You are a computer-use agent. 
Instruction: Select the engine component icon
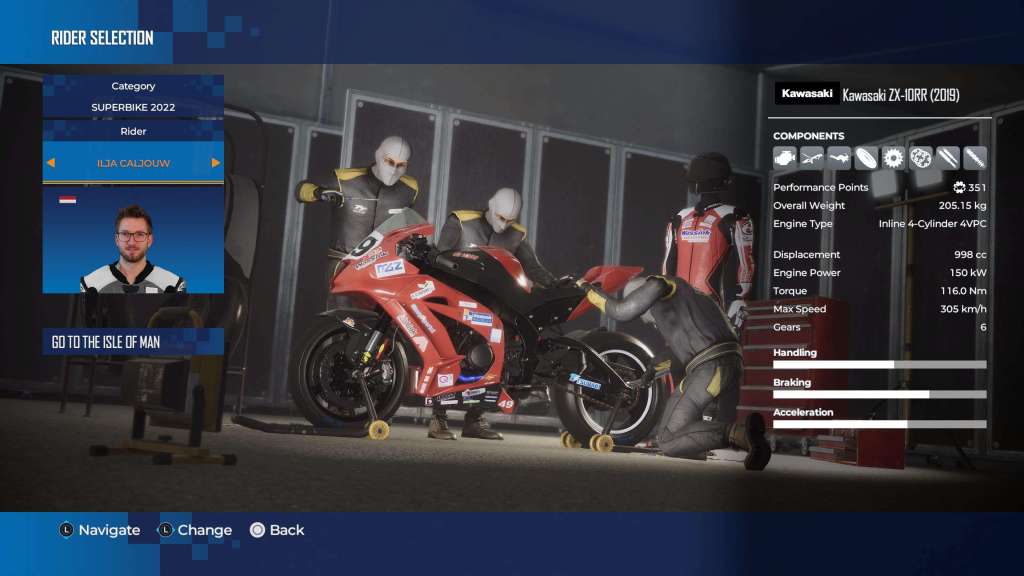[x=785, y=157]
